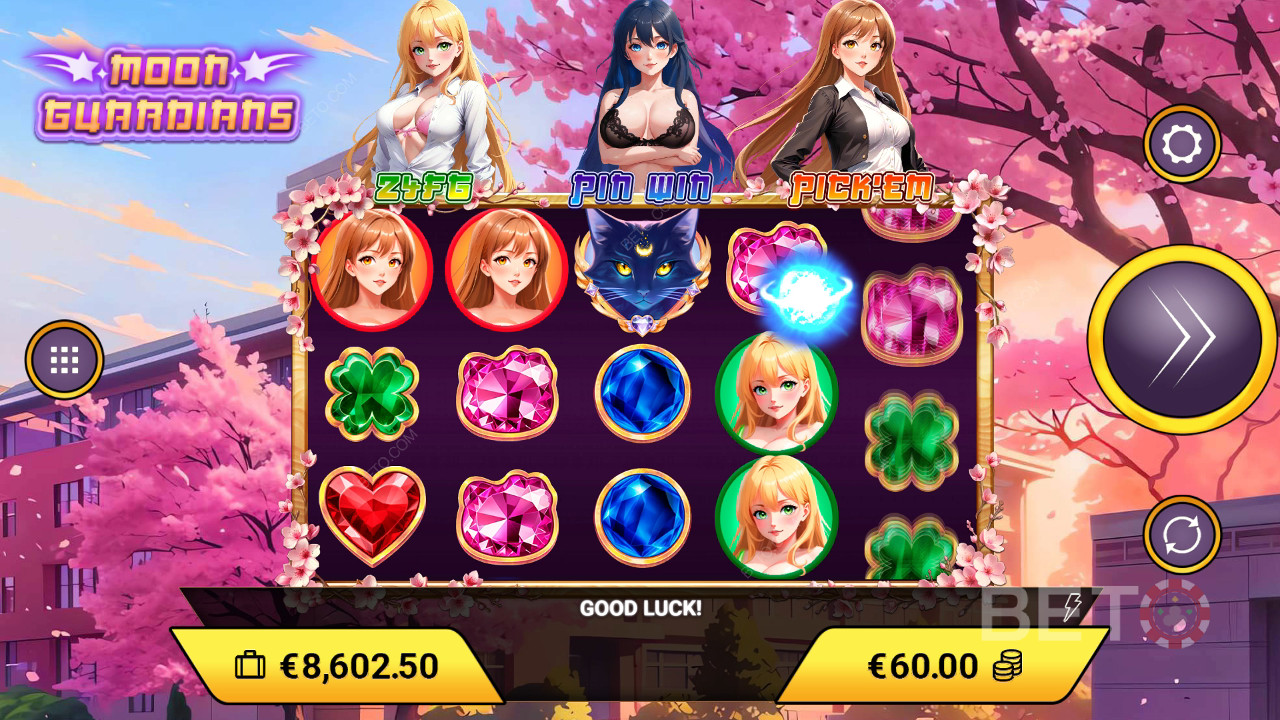Show the €8,602.50 balance panel

pyautogui.click(x=336, y=666)
